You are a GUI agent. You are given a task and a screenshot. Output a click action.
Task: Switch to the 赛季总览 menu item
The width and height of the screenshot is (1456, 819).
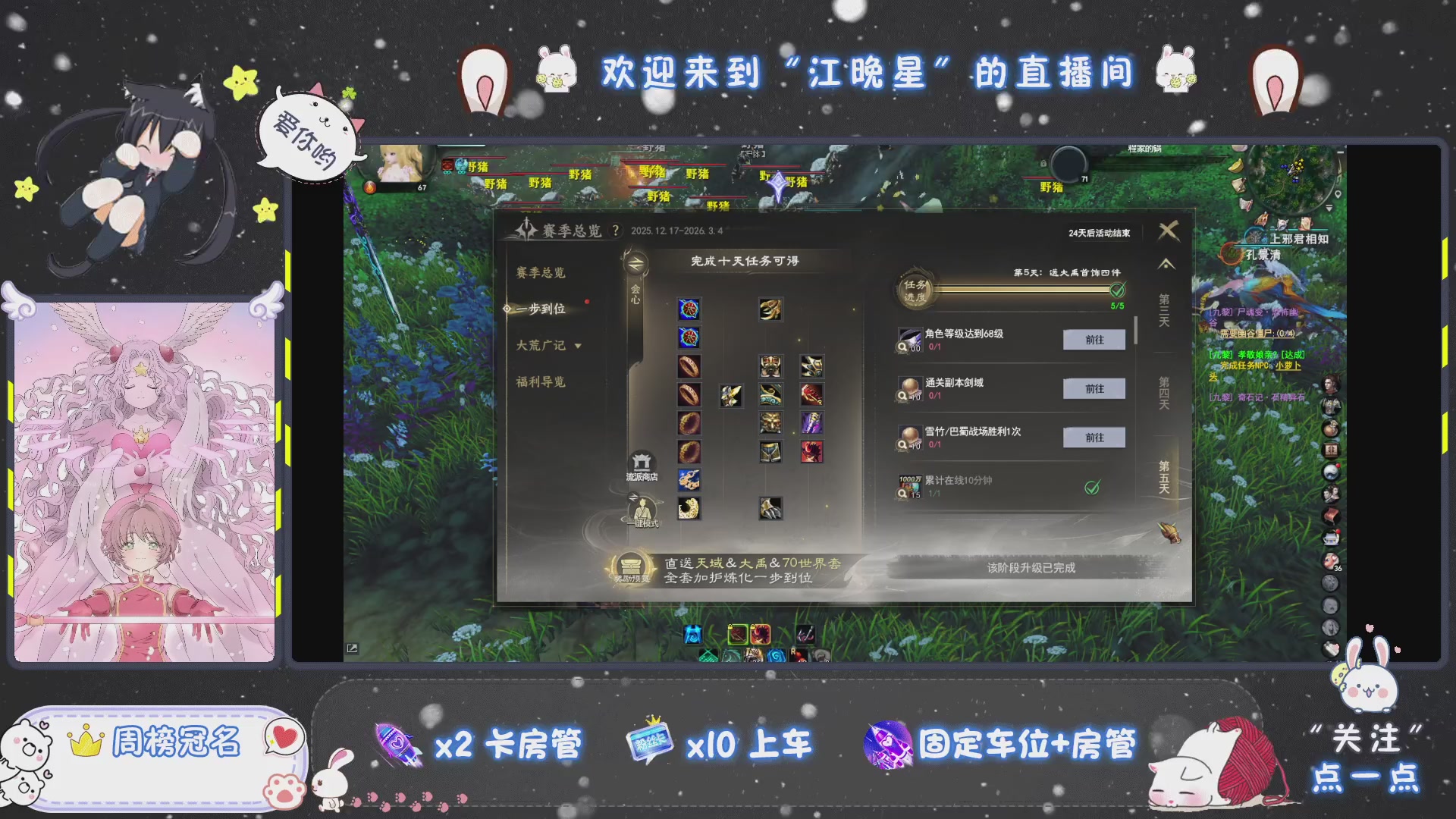coord(542,272)
